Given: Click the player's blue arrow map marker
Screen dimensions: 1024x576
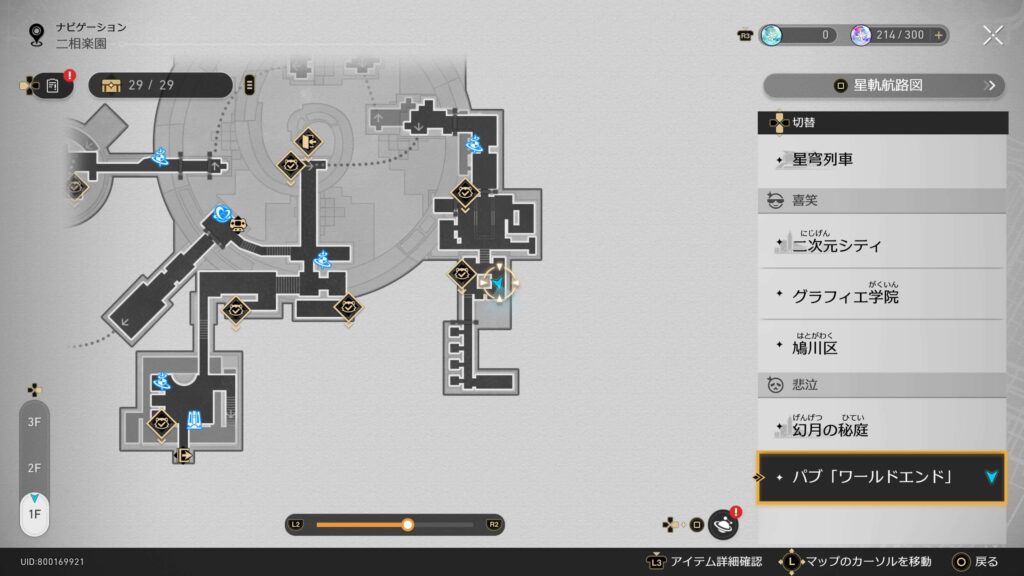Looking at the screenshot, I should pyautogui.click(x=500, y=285).
